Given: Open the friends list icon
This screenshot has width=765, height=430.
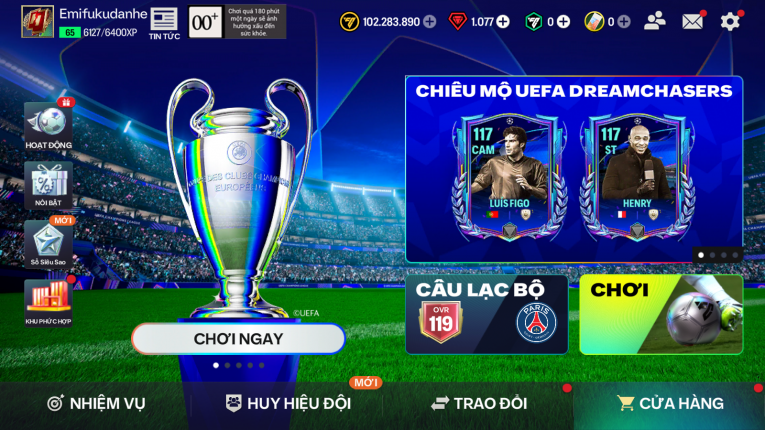Looking at the screenshot, I should click(655, 21).
